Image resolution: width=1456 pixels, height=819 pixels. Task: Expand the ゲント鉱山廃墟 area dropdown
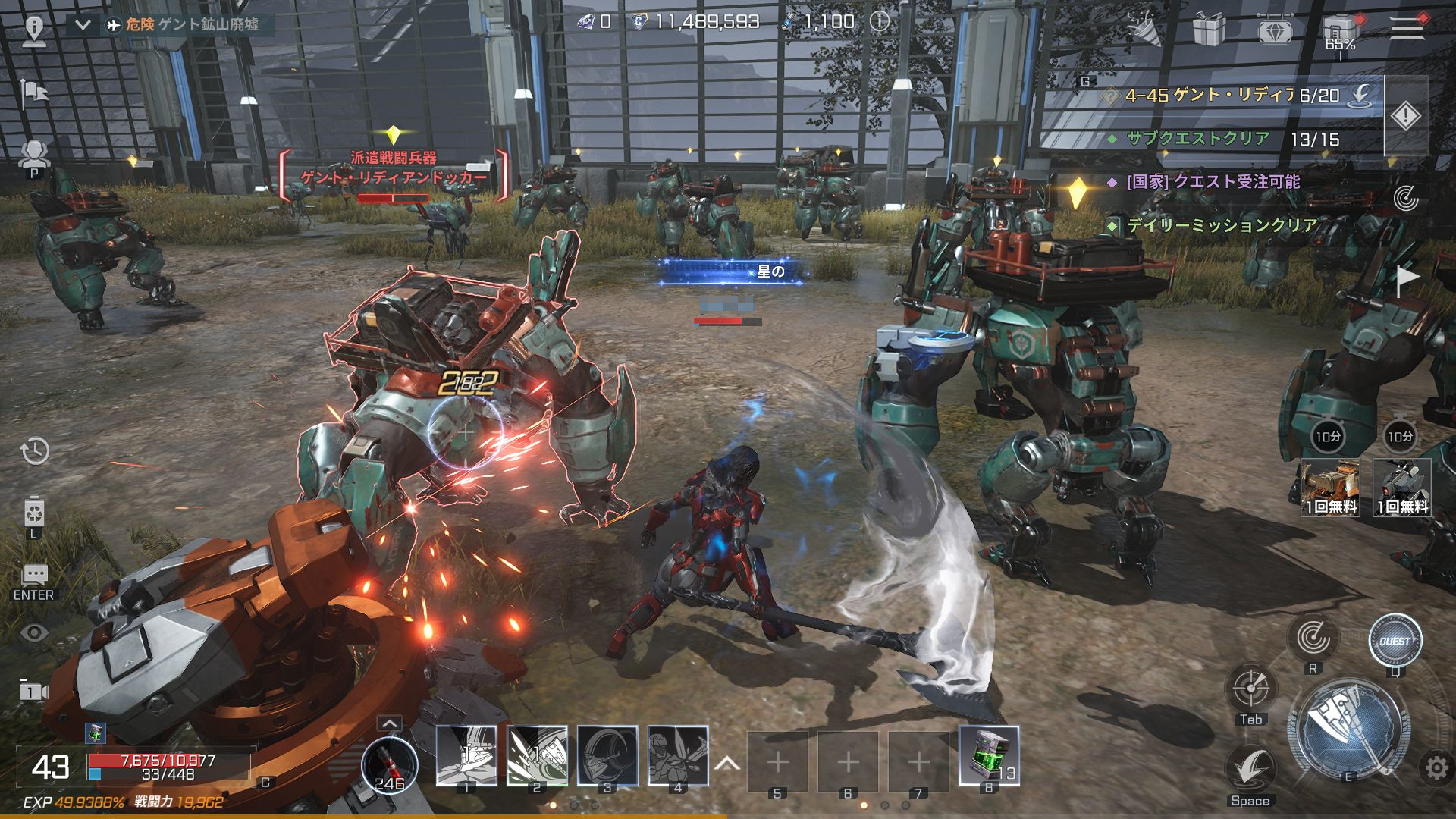(x=83, y=25)
